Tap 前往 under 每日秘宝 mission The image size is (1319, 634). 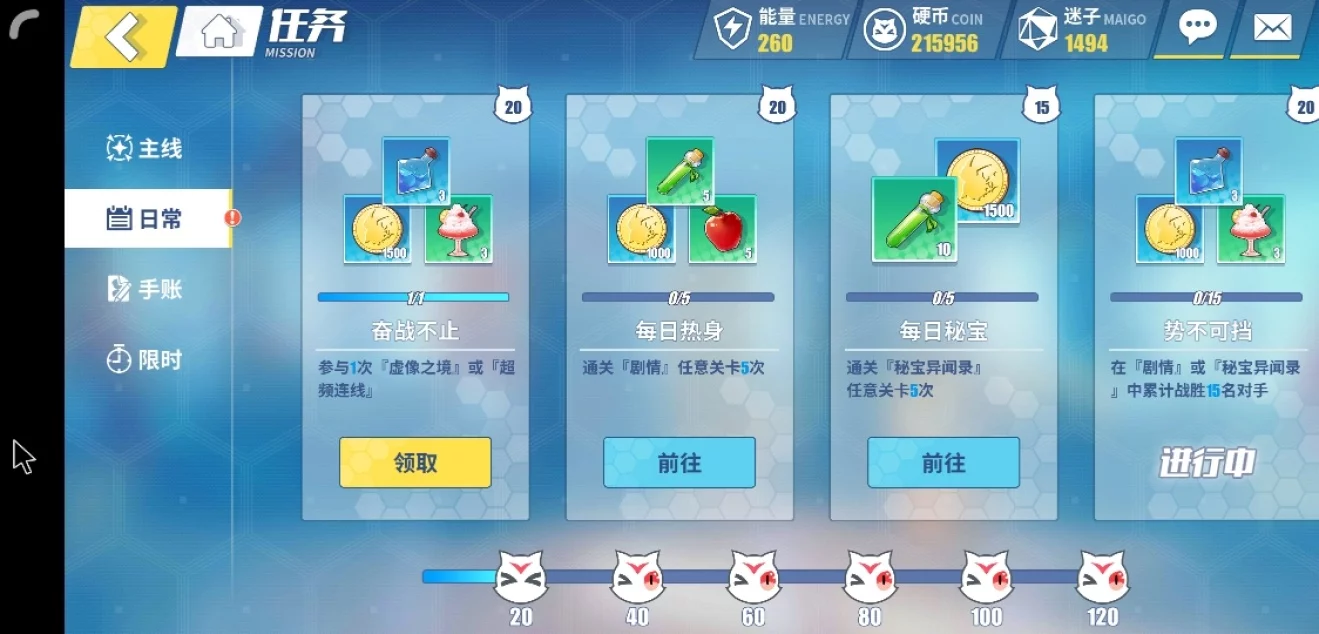[943, 462]
